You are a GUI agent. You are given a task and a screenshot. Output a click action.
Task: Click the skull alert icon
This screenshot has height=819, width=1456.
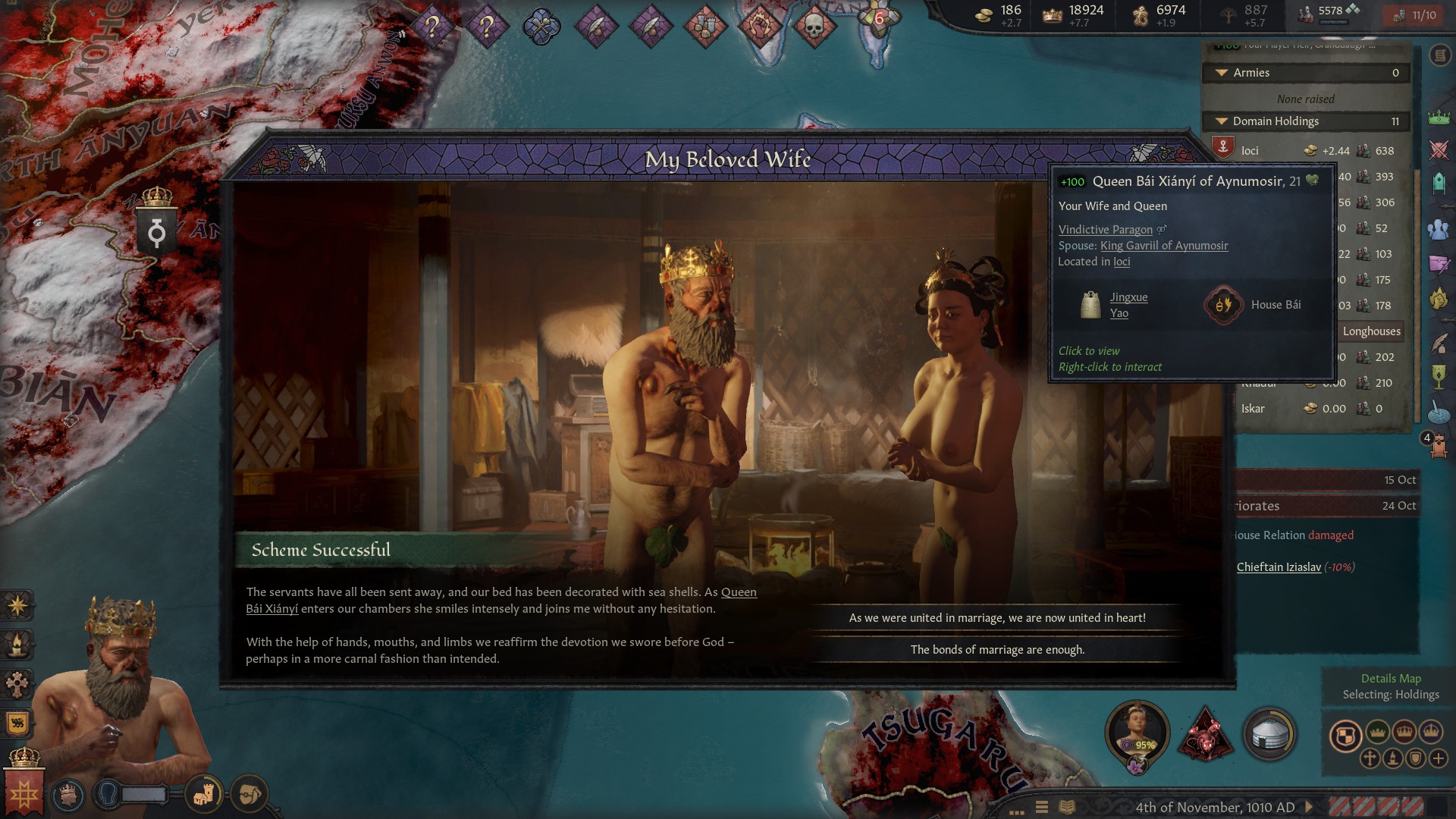coord(813,28)
